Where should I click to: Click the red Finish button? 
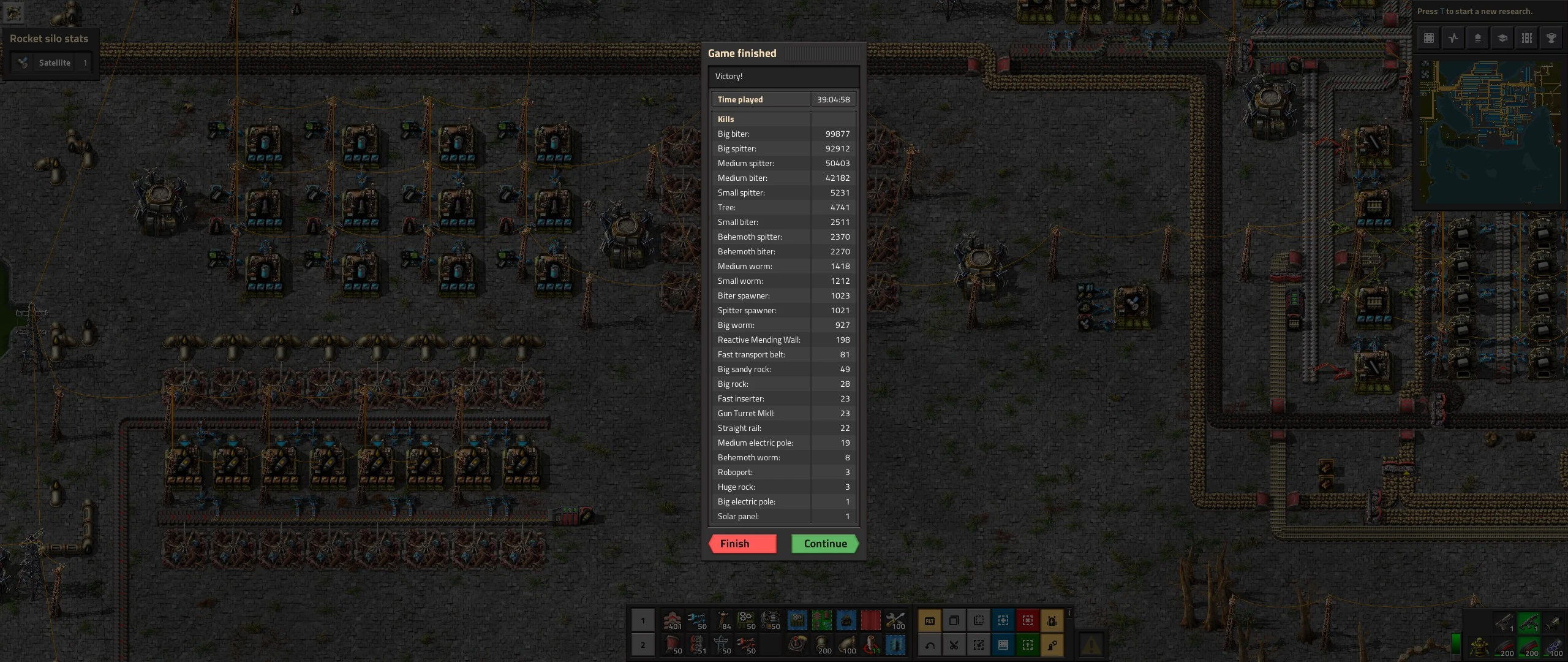pyautogui.click(x=742, y=544)
